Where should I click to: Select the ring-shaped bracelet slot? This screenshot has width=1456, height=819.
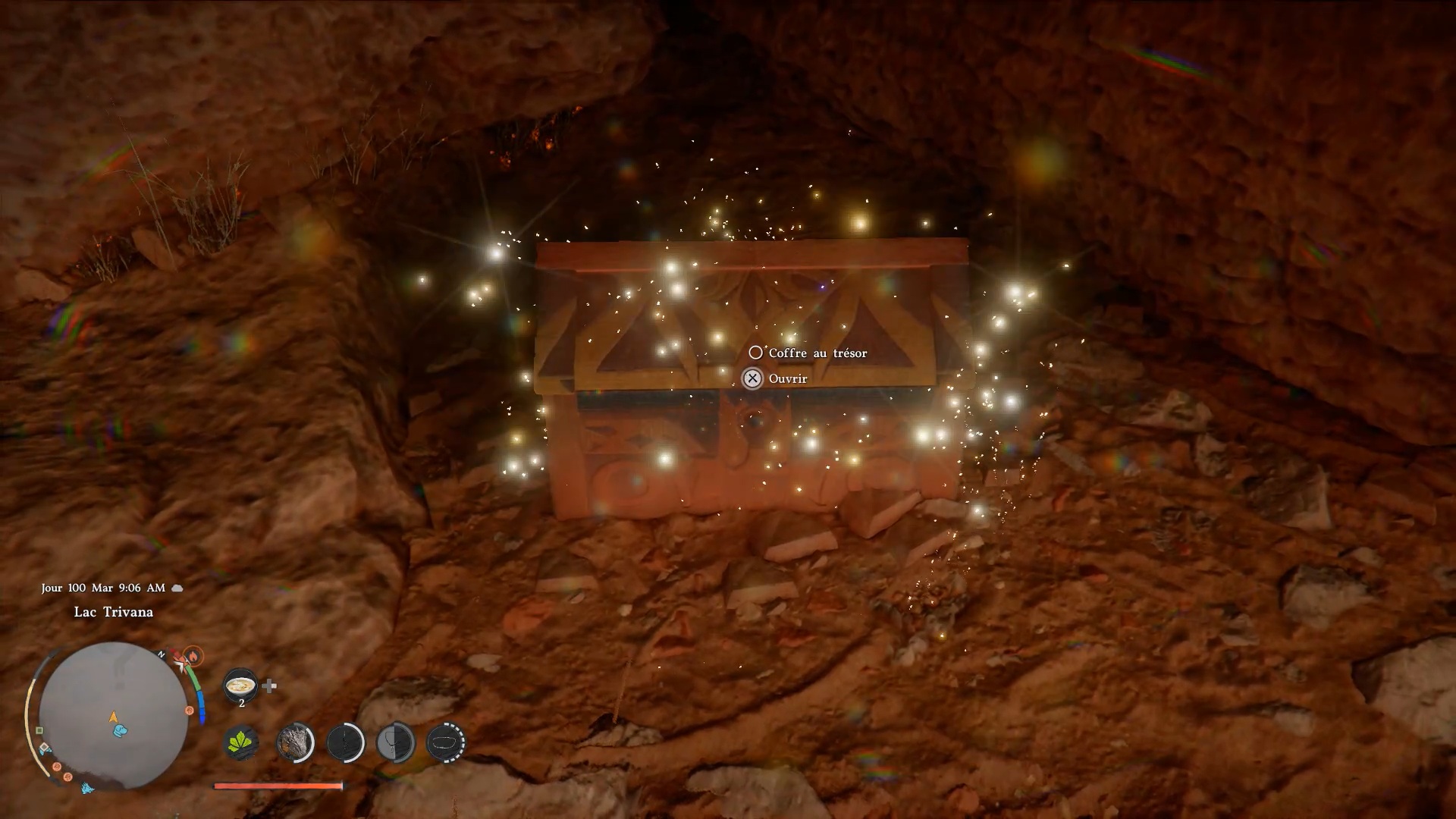447,742
